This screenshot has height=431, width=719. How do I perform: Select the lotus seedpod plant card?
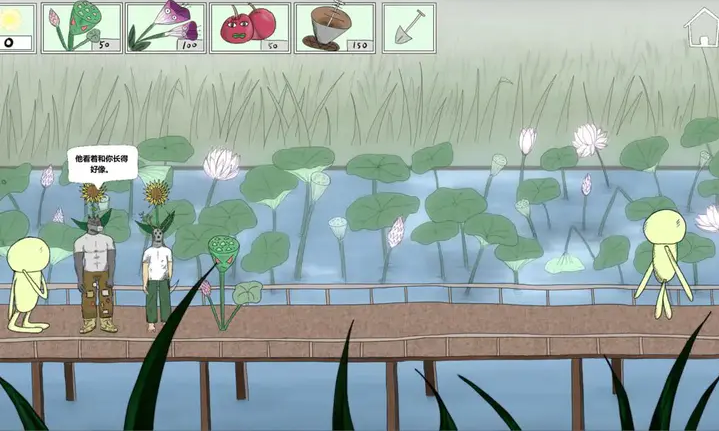pos(81,27)
